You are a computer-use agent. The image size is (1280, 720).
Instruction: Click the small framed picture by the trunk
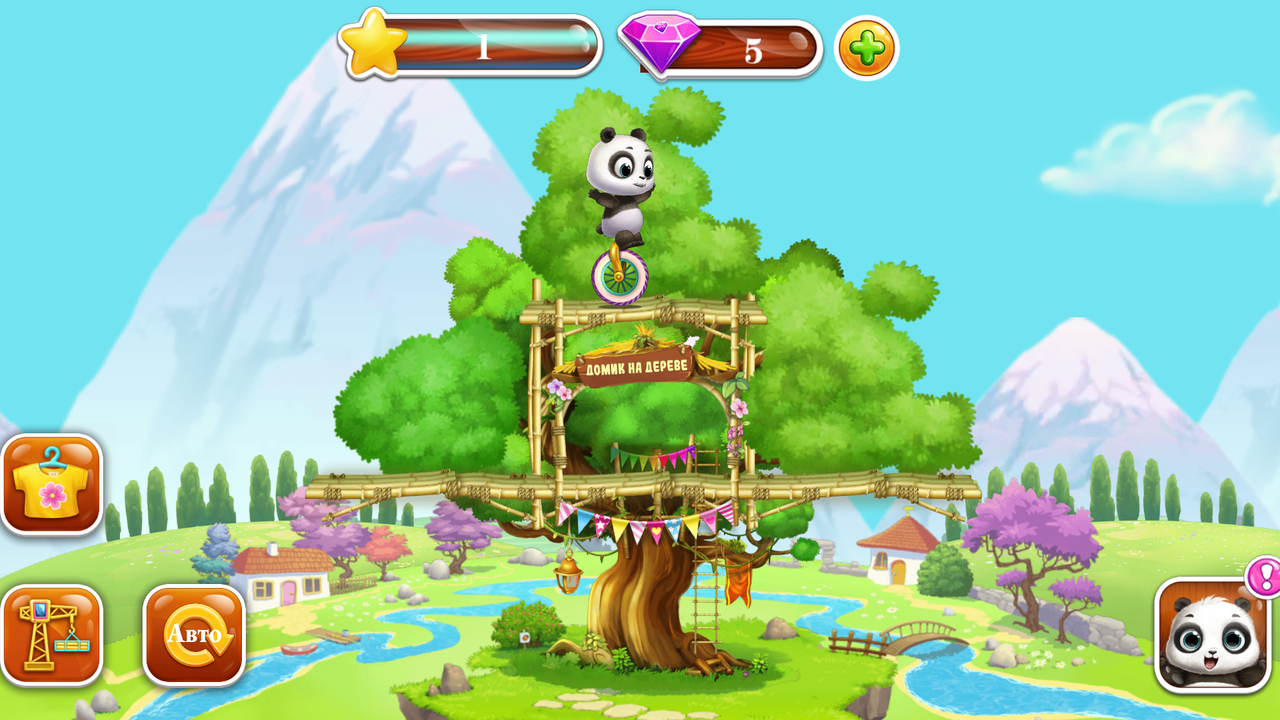click(x=524, y=637)
